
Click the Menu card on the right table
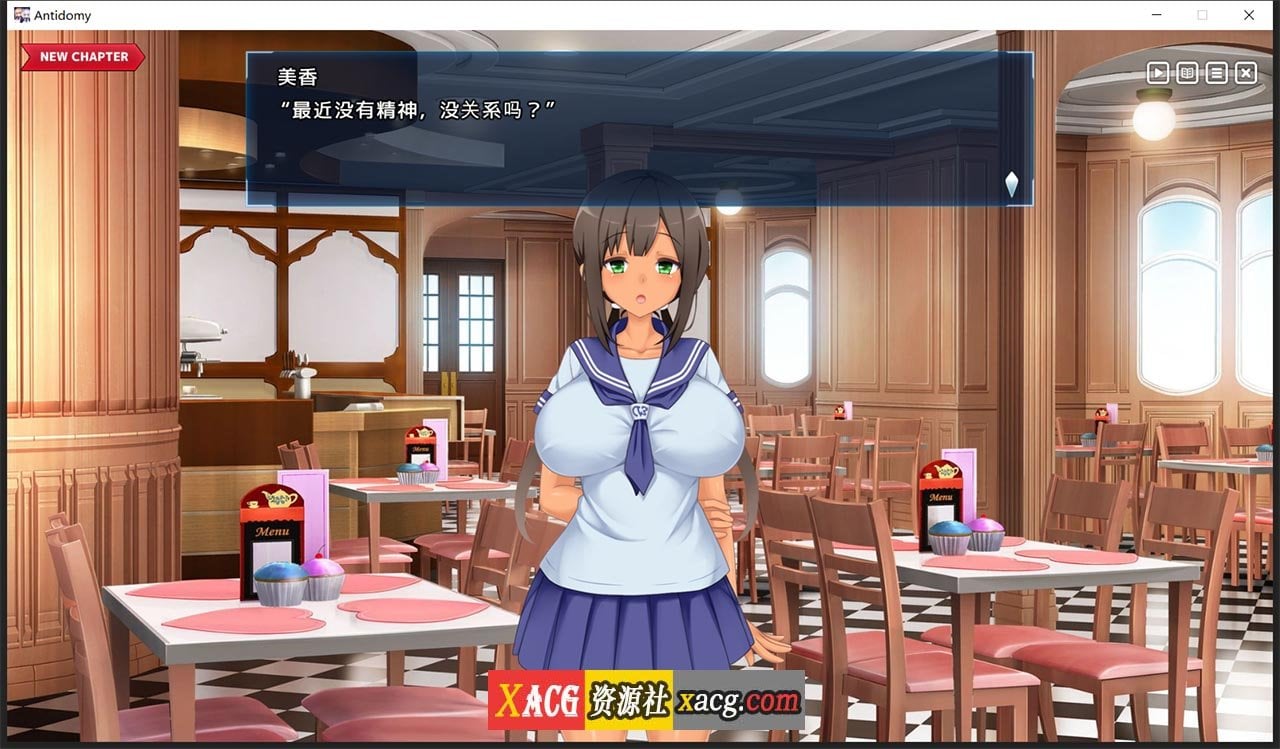tap(940, 495)
